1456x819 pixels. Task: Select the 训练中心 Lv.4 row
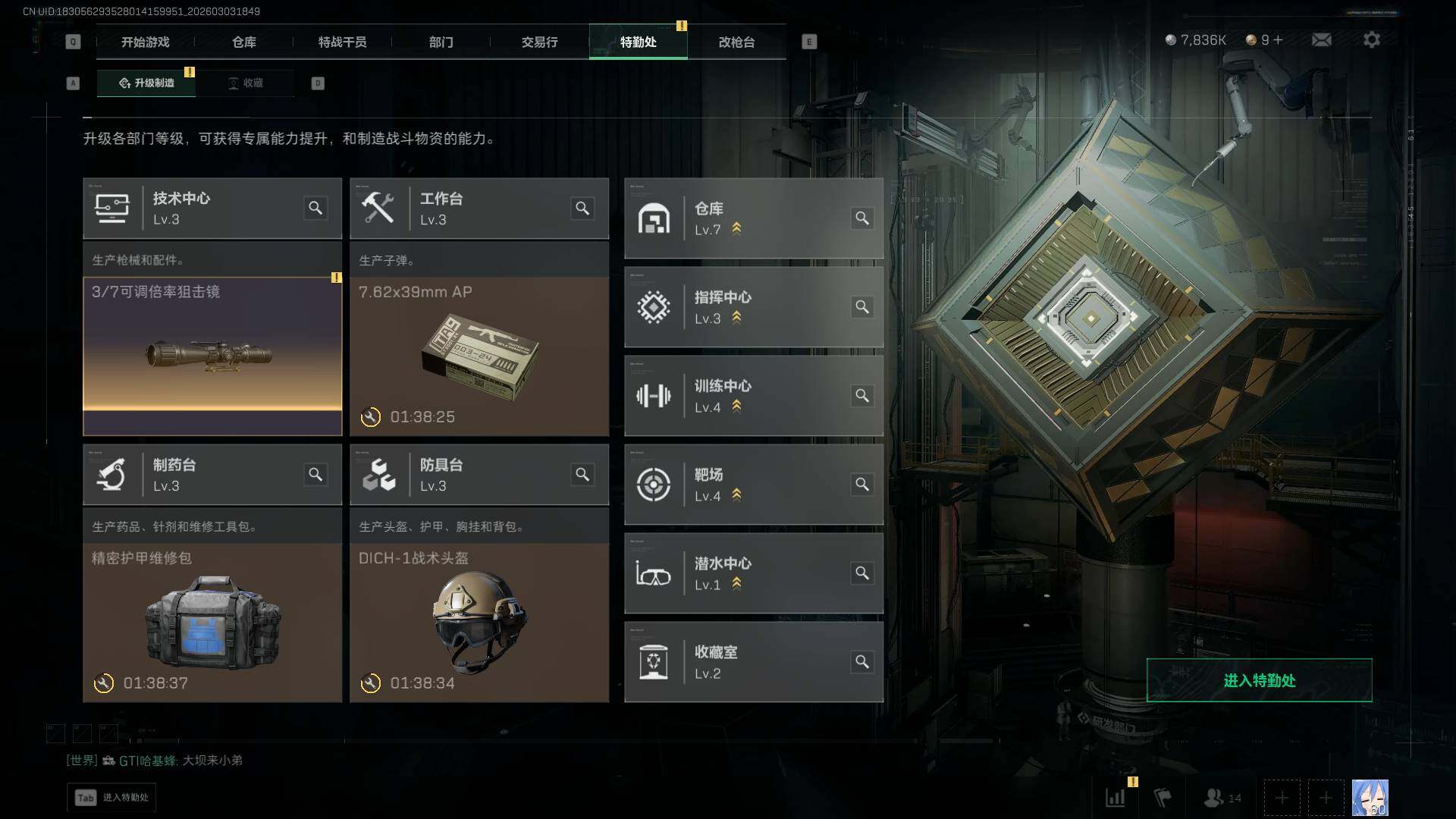[x=753, y=396]
